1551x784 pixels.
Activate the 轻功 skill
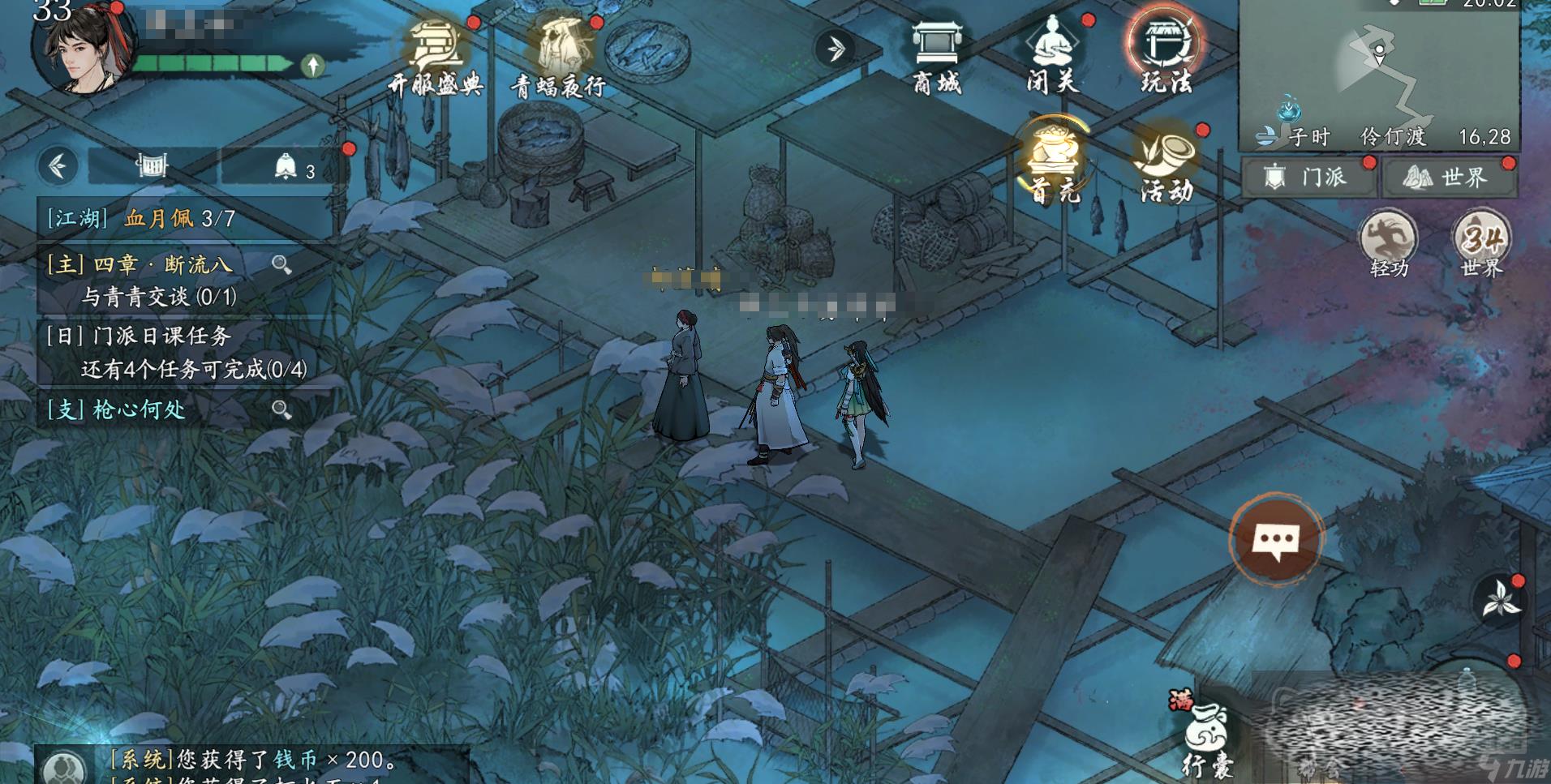[1388, 245]
